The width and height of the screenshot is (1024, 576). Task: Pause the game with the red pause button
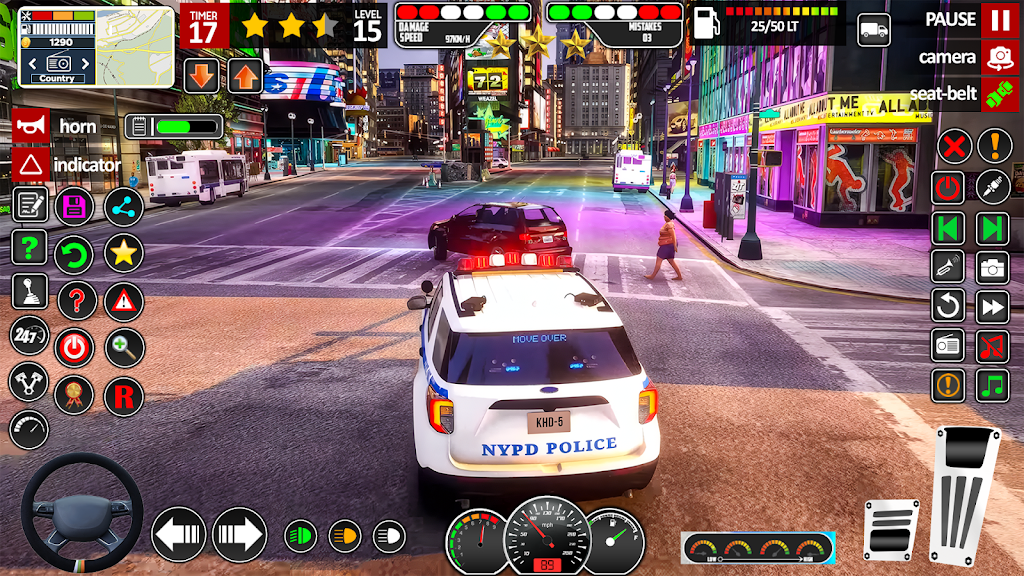[999, 19]
